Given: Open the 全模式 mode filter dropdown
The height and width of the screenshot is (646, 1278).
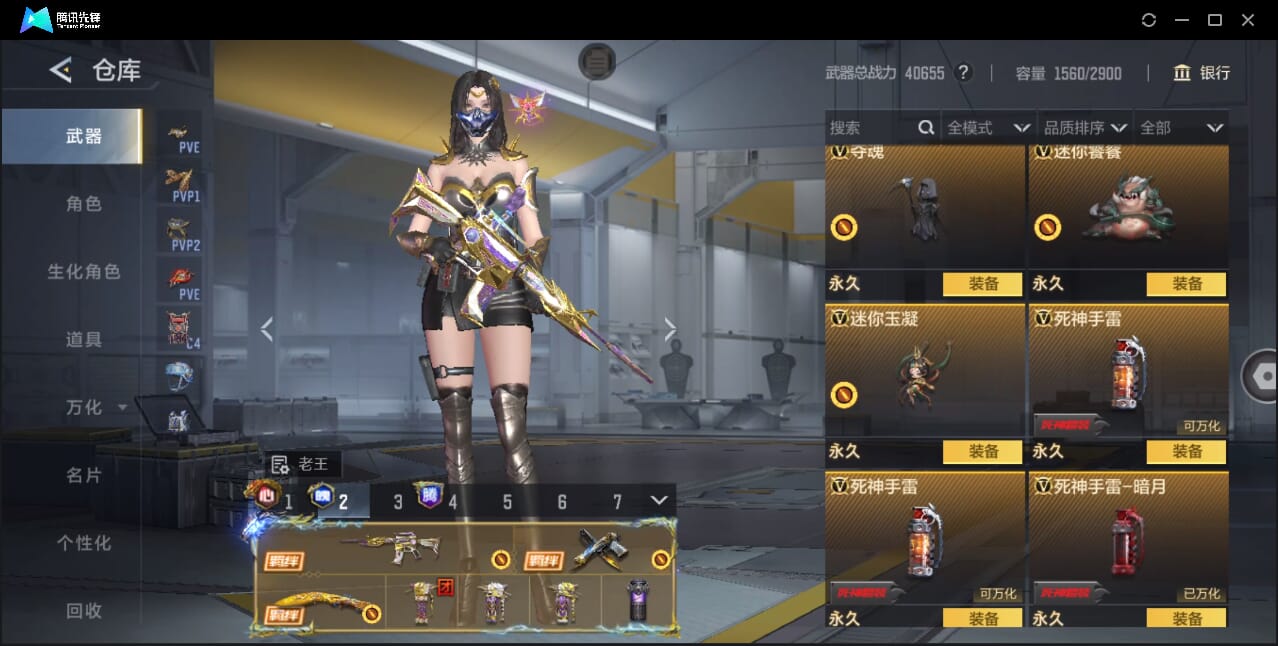Looking at the screenshot, I should coord(988,128).
